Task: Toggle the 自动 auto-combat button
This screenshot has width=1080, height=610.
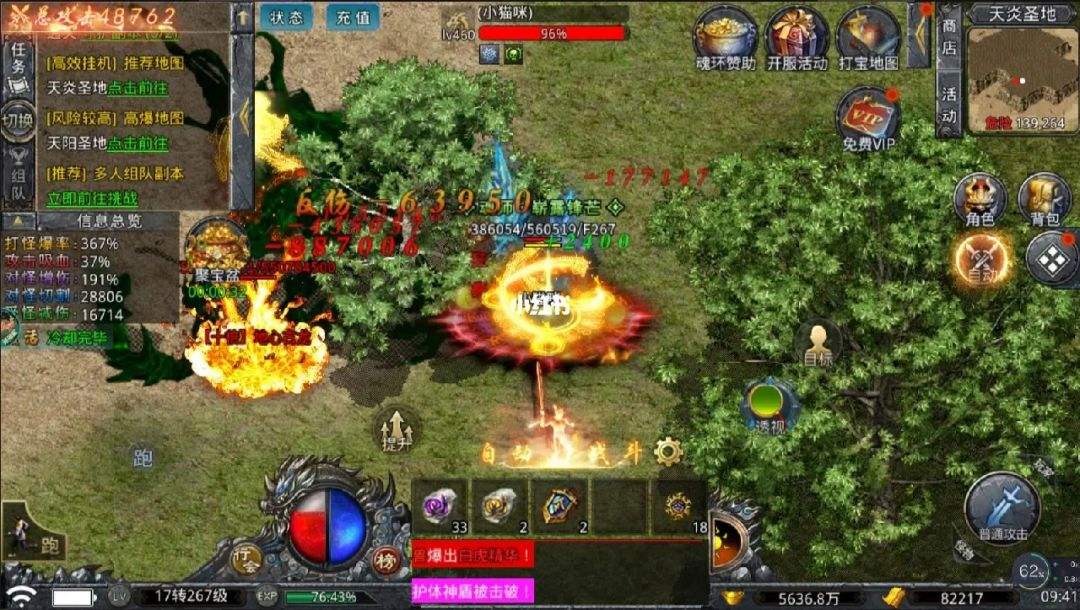Action: click(x=980, y=259)
